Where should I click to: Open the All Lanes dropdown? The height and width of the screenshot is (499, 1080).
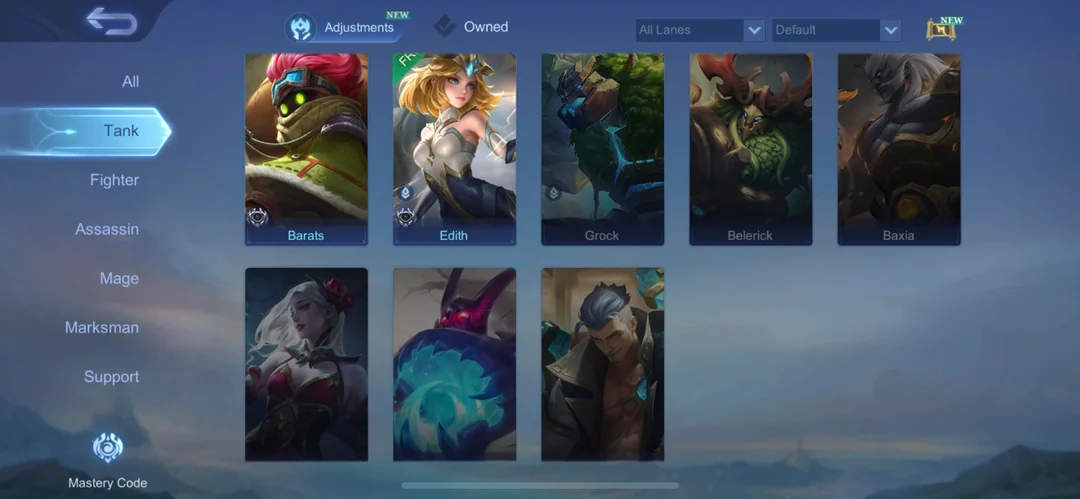coord(700,30)
